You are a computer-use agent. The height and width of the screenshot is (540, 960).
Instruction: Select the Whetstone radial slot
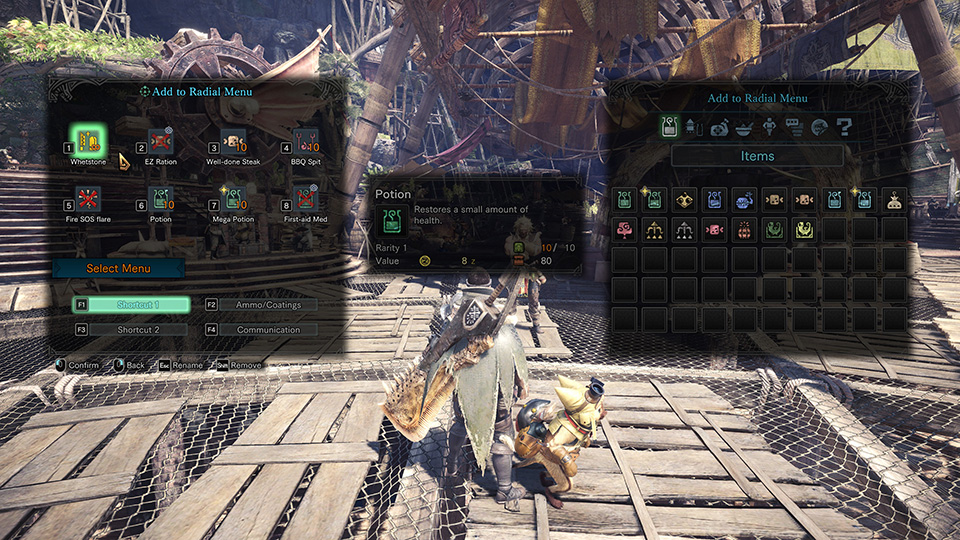pos(87,140)
